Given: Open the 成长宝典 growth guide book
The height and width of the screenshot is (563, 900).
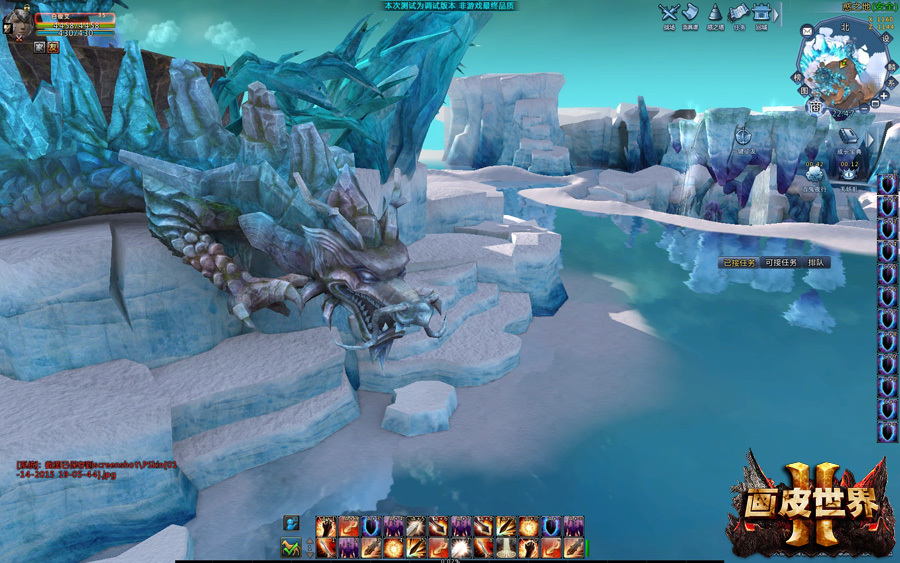Looking at the screenshot, I should (x=848, y=137).
